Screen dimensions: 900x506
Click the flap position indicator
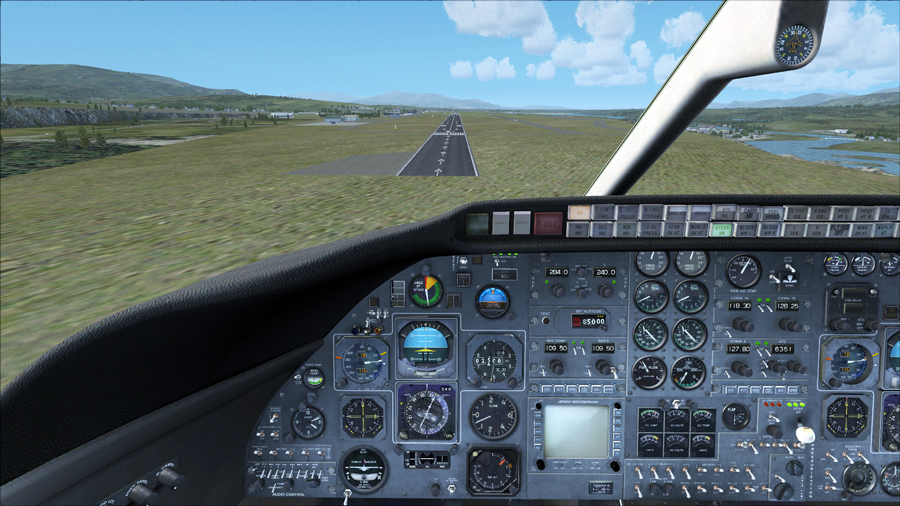[x=737, y=415]
